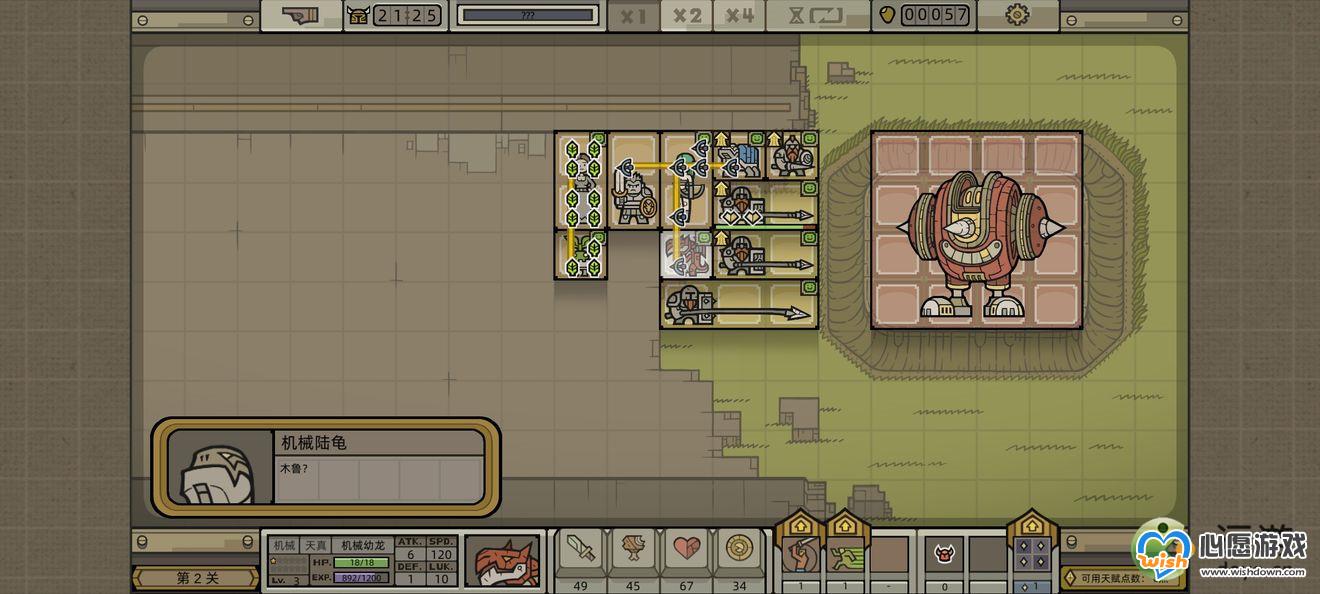Select the red demon mask slot
This screenshot has width=1320, height=594.
click(943, 553)
